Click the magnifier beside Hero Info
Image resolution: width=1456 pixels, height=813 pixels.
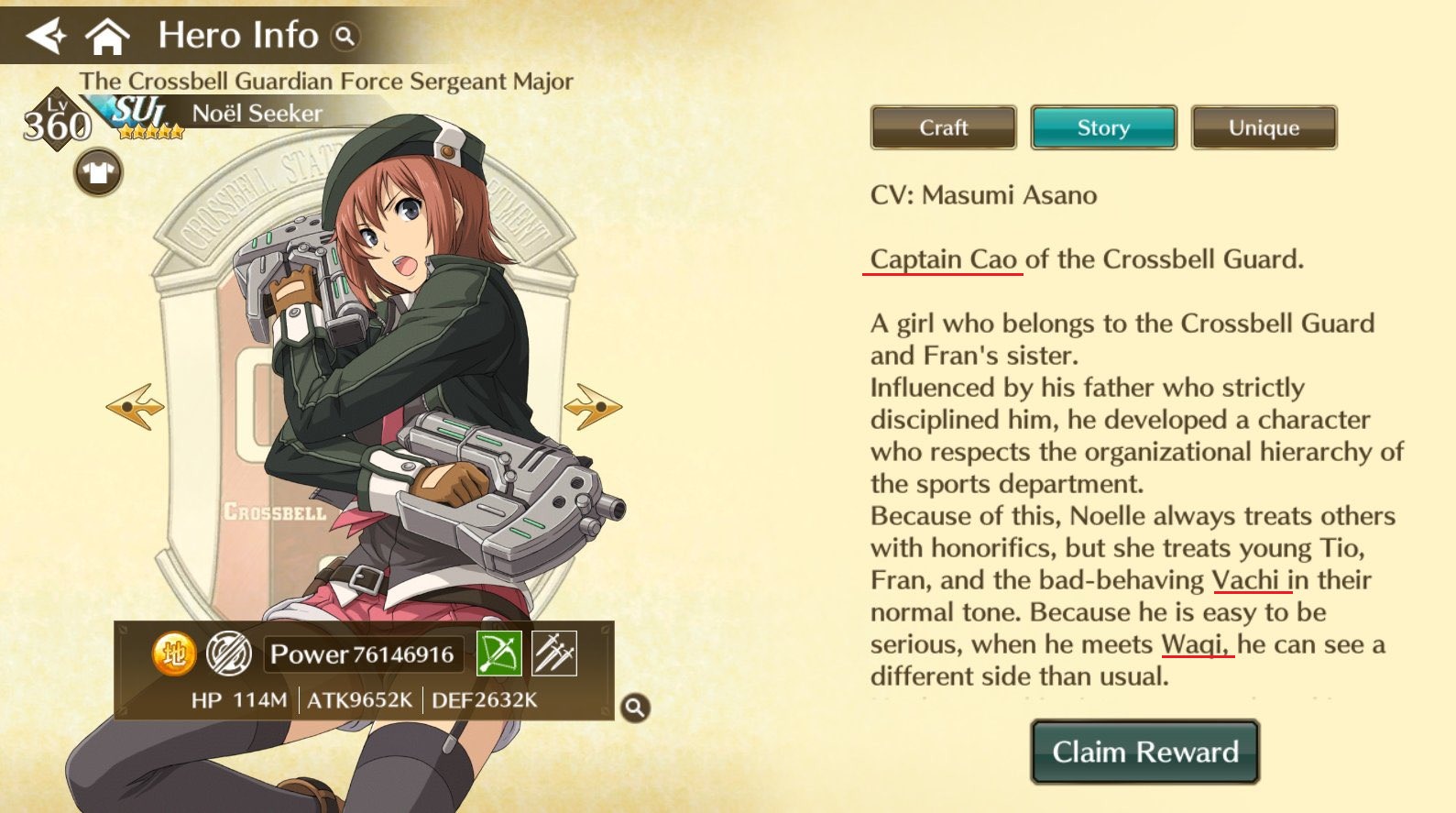345,37
